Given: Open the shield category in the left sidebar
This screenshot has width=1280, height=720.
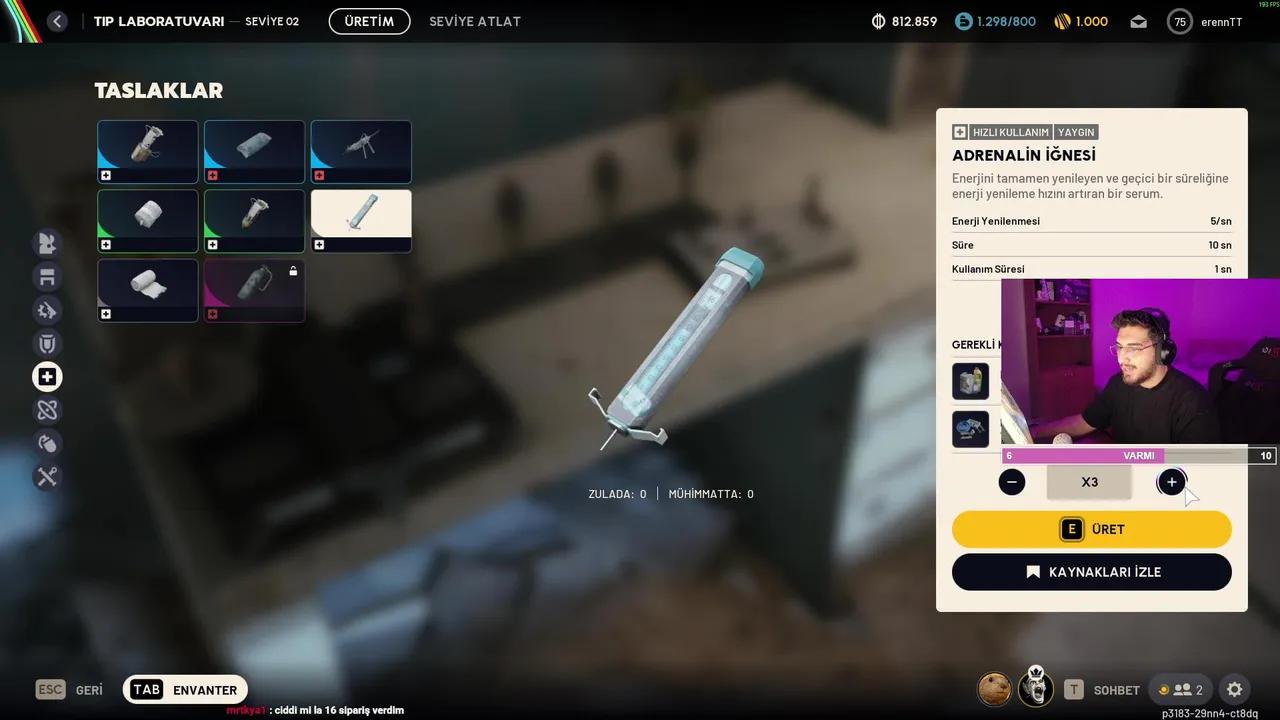Looking at the screenshot, I should (46, 343).
